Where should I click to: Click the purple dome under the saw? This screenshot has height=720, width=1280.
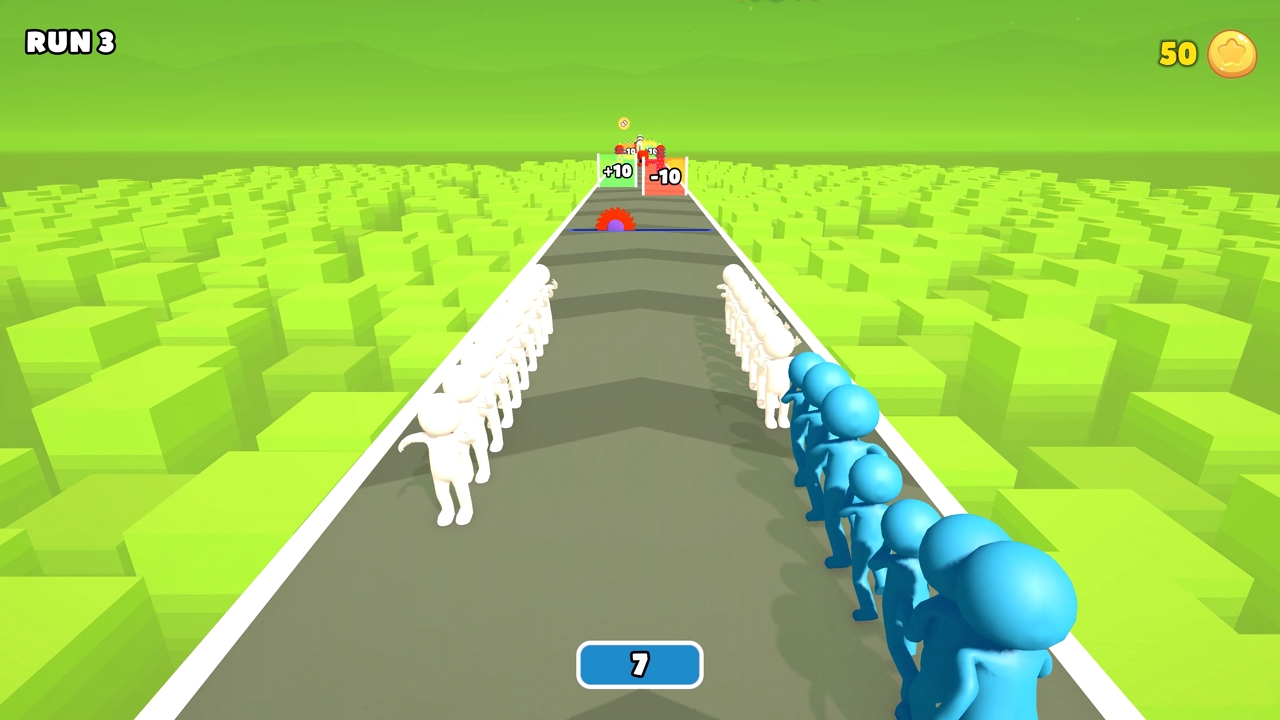tap(617, 226)
